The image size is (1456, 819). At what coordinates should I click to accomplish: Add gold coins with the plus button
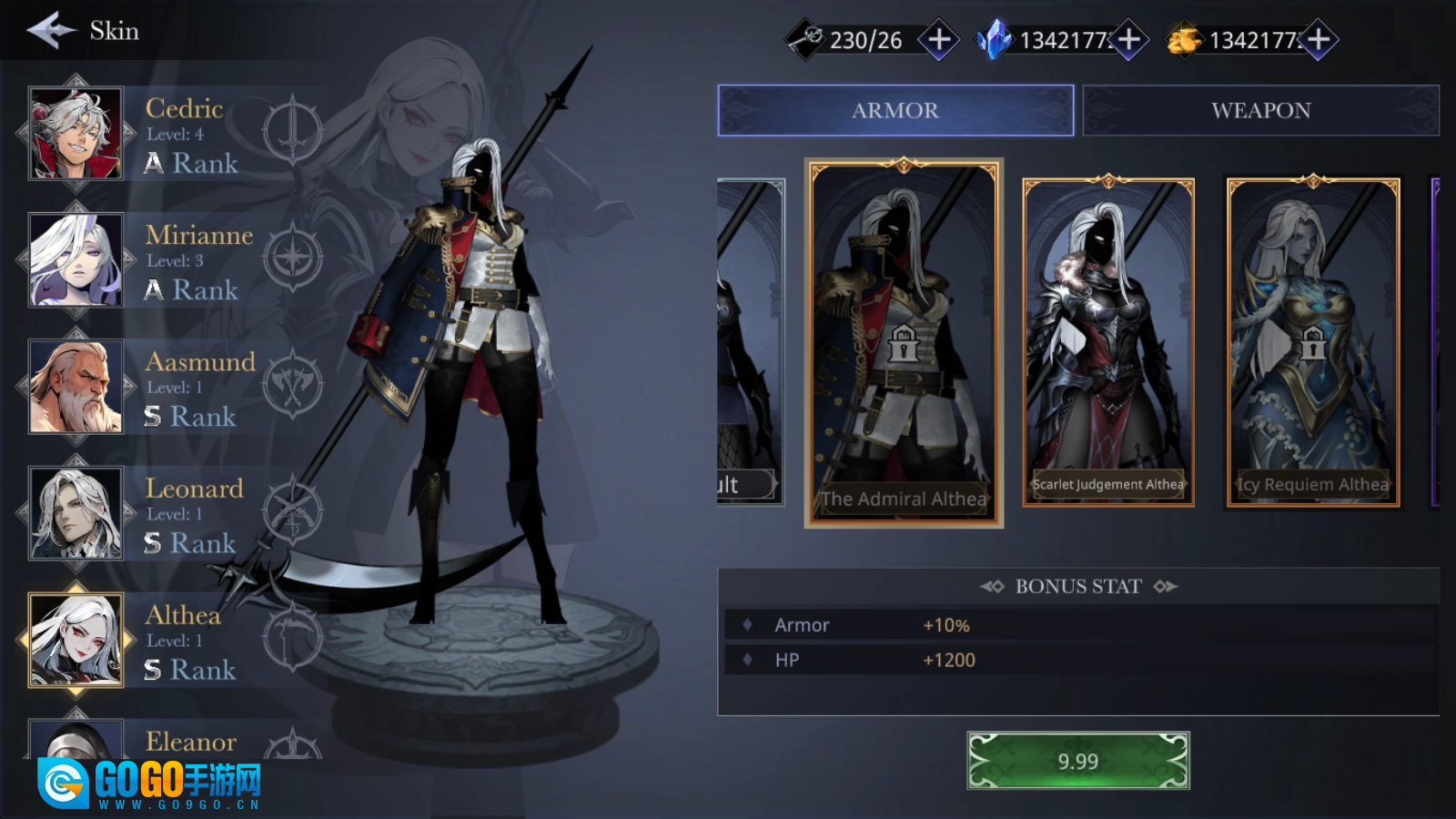pos(1319,40)
